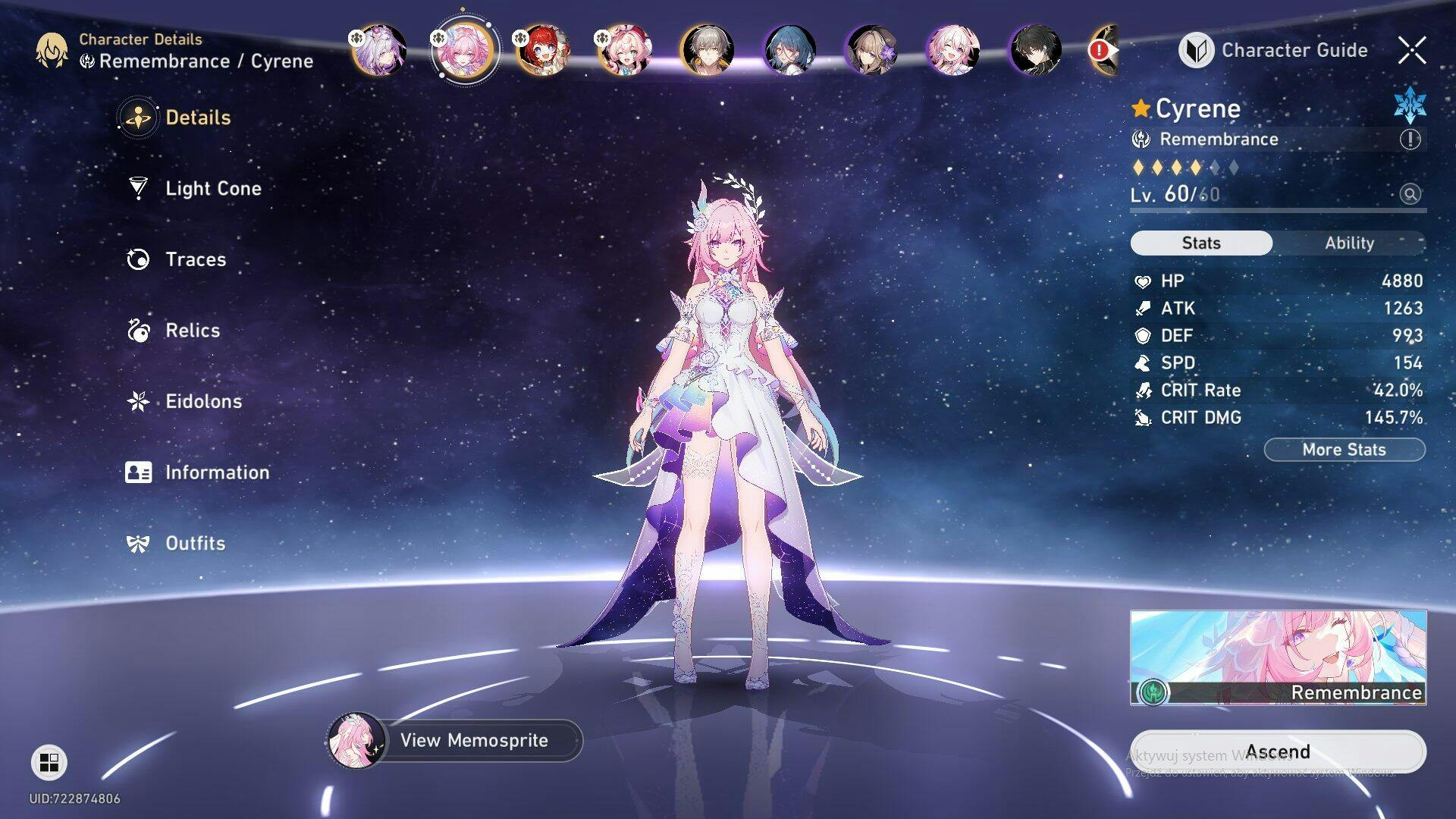The height and width of the screenshot is (819, 1456).
Task: Switch to the Stats tab
Action: (1201, 243)
